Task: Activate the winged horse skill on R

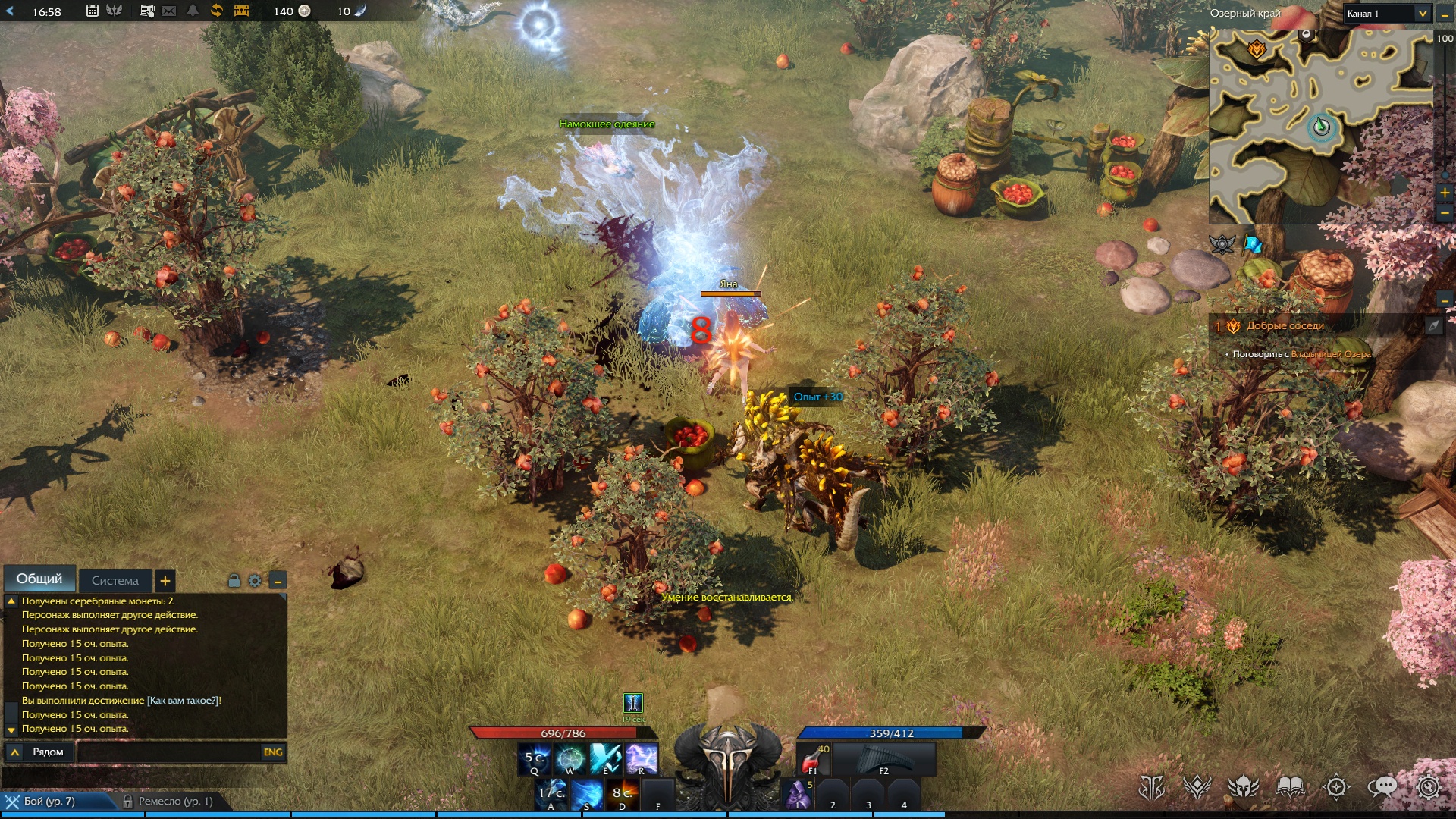Action: click(642, 758)
